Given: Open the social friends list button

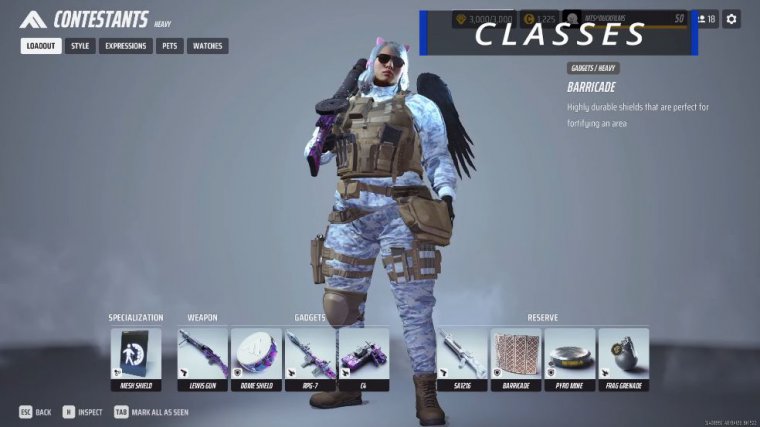Looking at the screenshot, I should click(x=706, y=19).
